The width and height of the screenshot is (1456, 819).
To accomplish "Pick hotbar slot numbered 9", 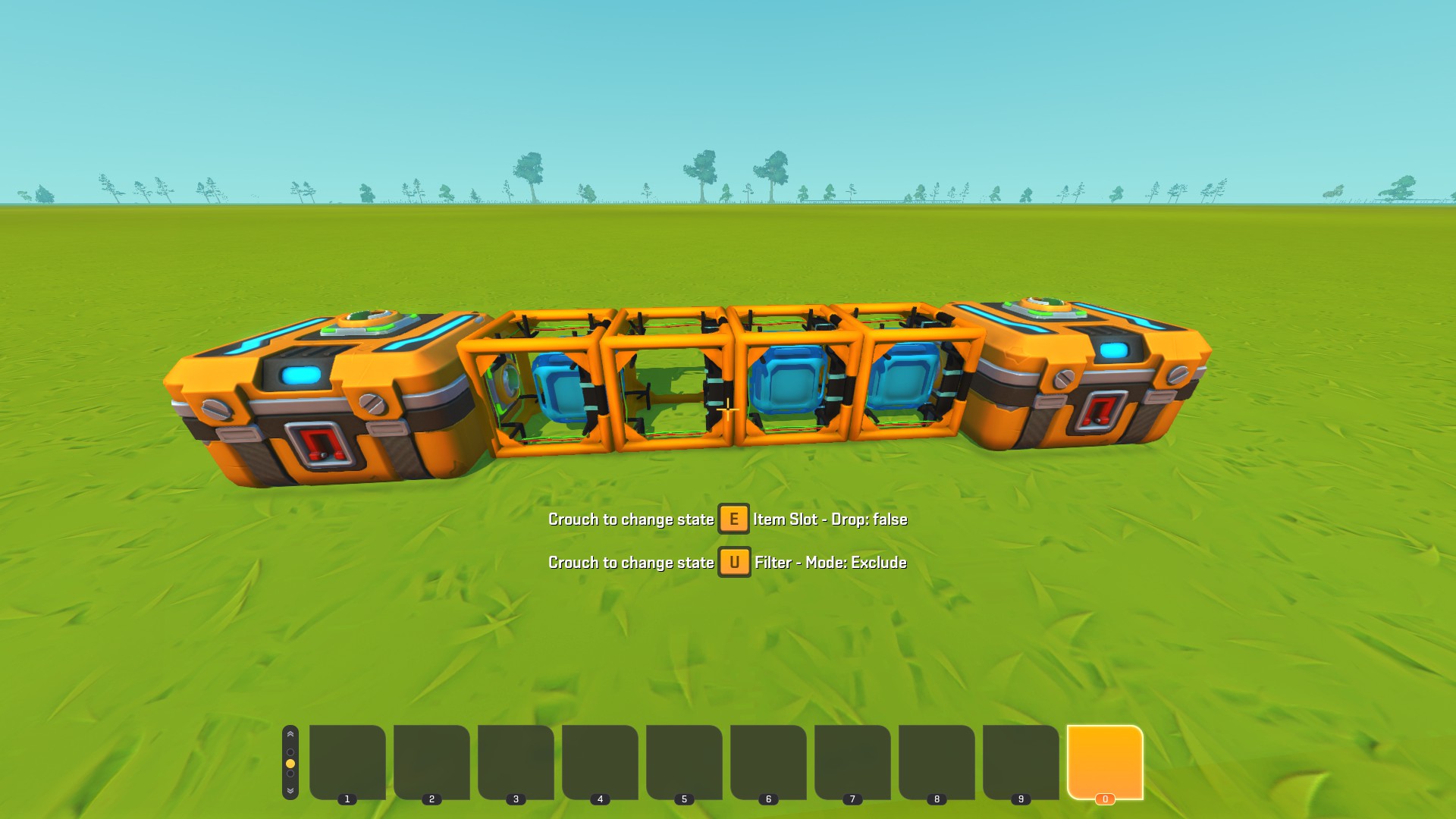I will pyautogui.click(x=1021, y=761).
